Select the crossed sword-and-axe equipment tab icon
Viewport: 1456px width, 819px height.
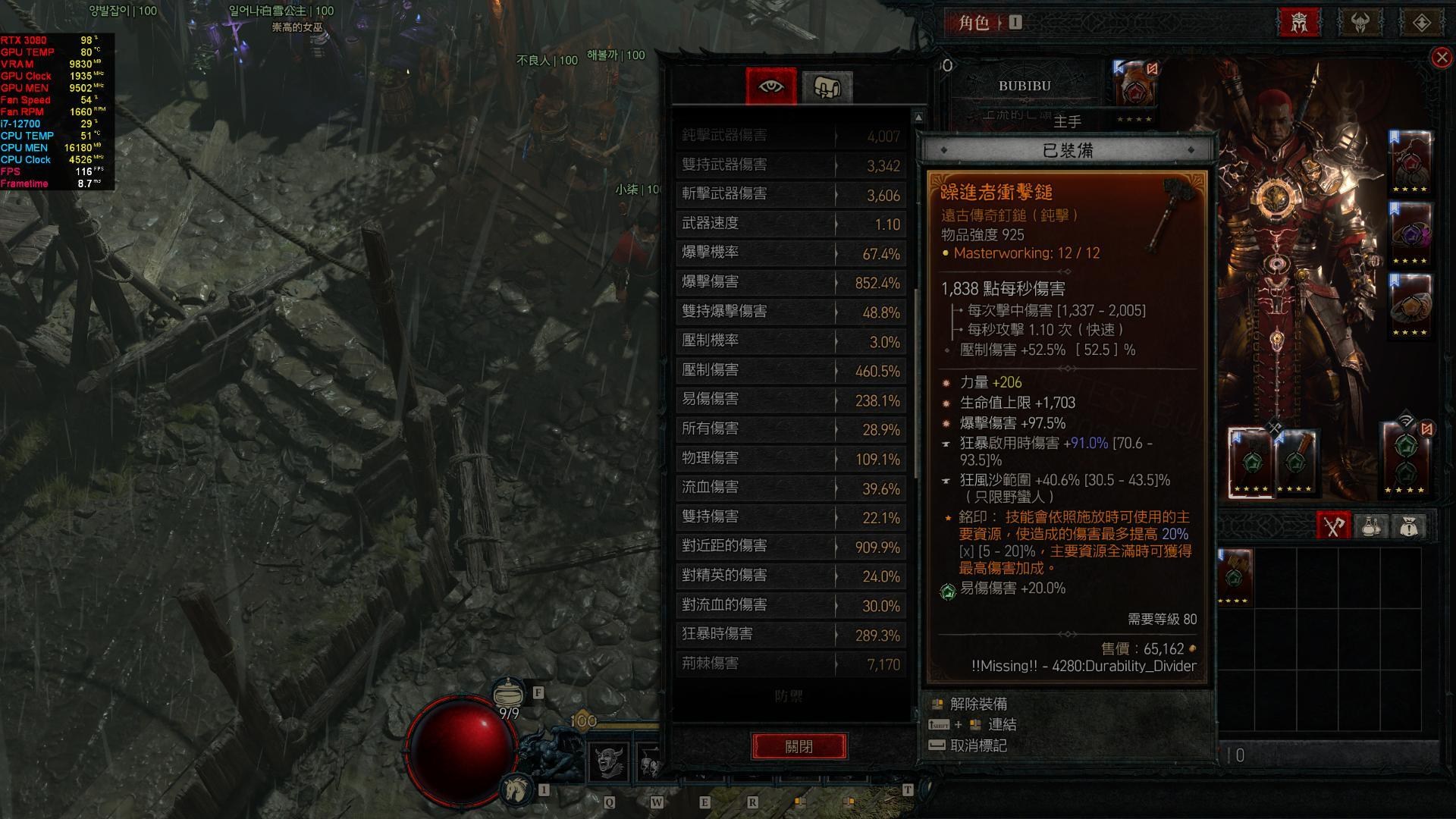(1332, 526)
